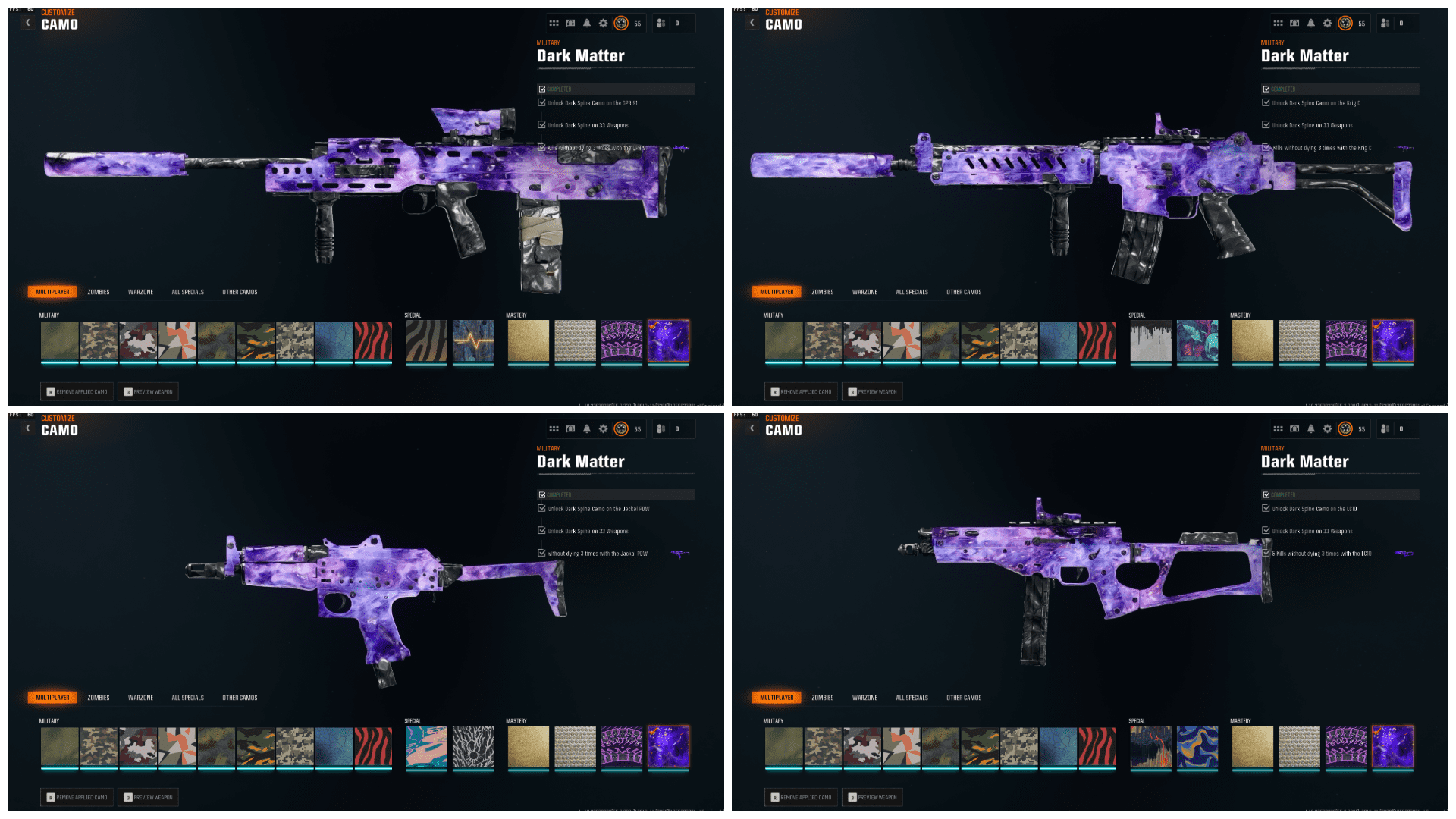
Task: Click the emblem icon showing 55
Action: 623,23
